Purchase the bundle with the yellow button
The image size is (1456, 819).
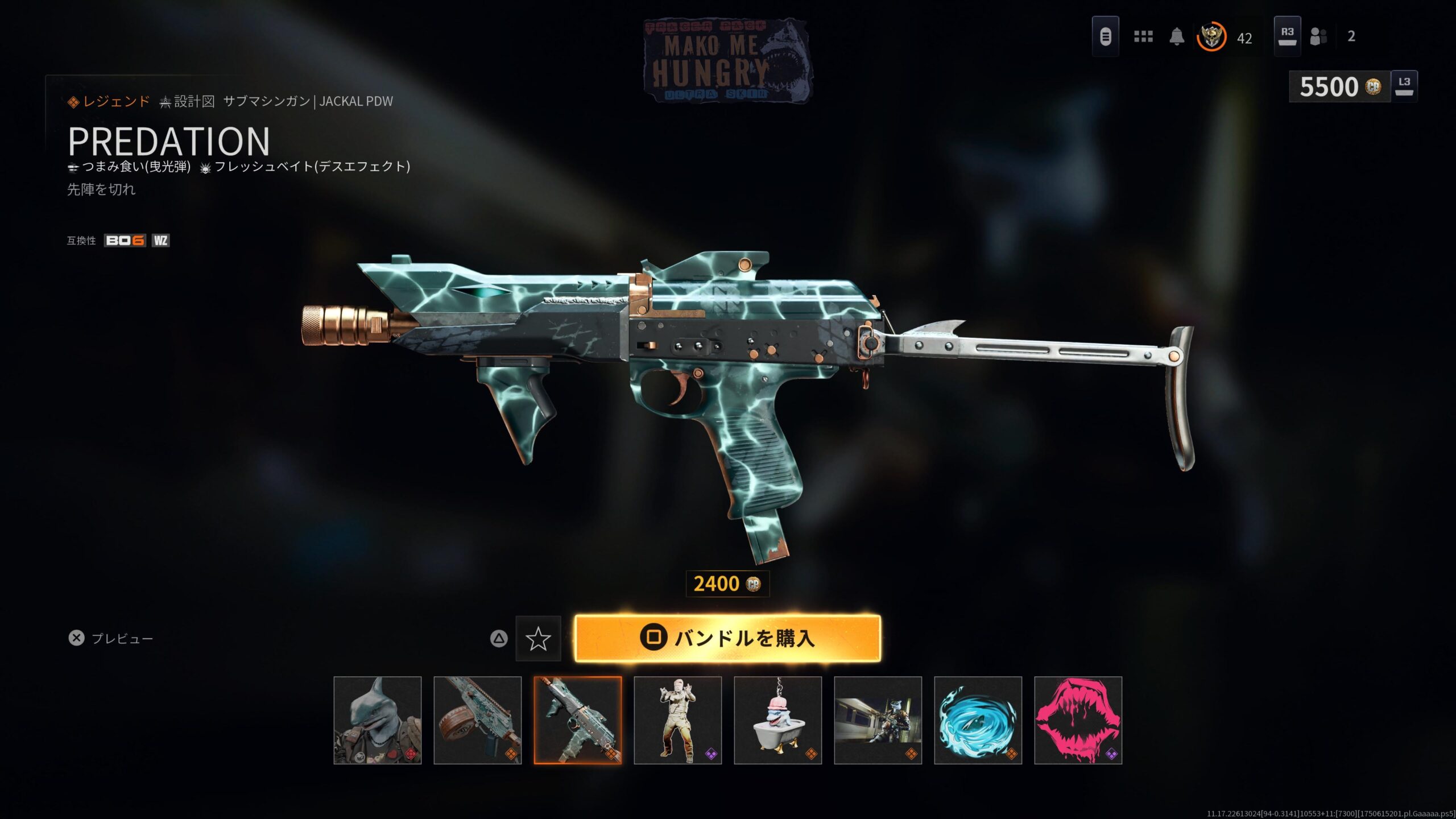727,638
